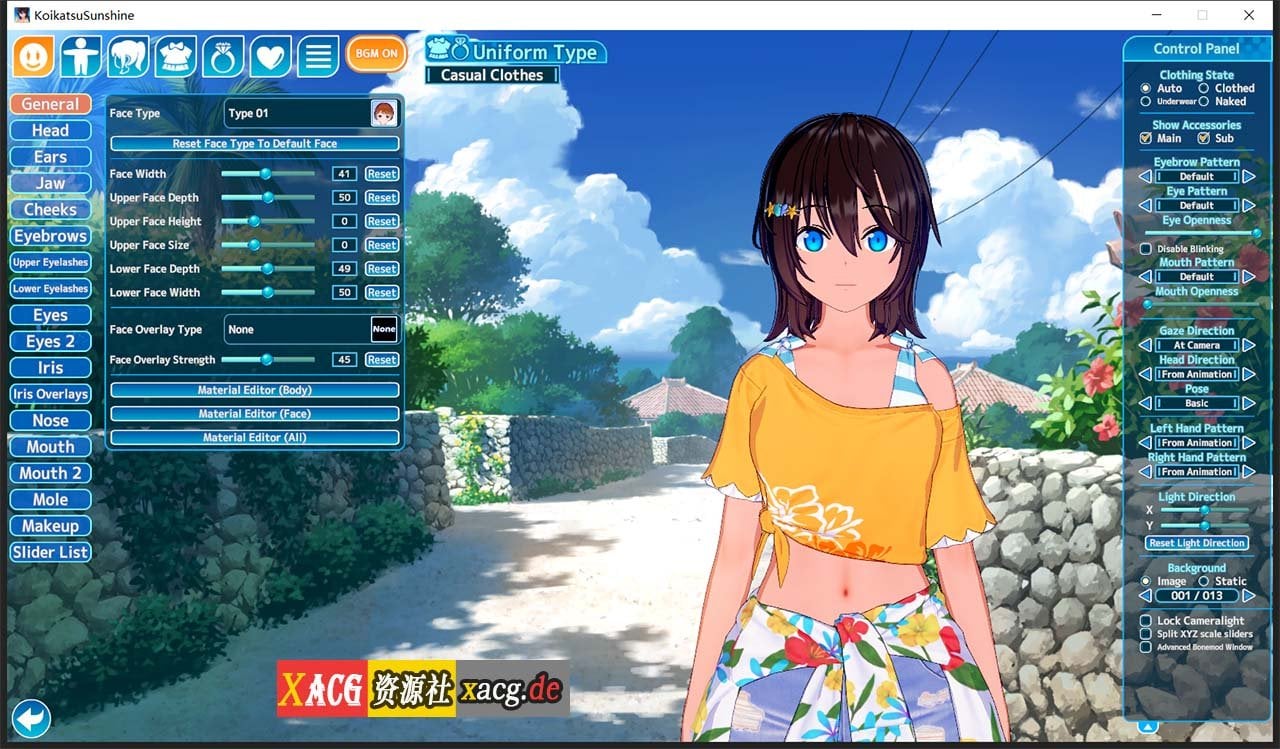Set Clothing State to Naked
The image size is (1280, 749).
click(x=1203, y=101)
